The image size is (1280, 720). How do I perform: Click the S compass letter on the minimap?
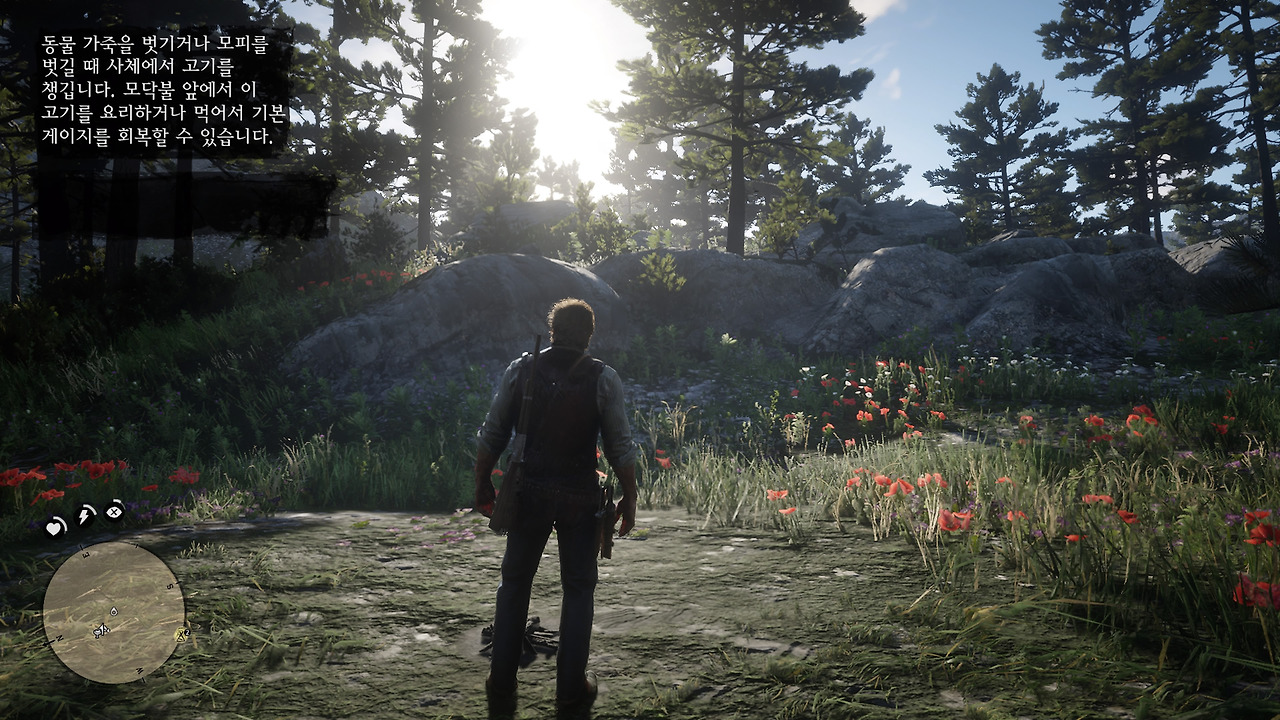[171, 586]
